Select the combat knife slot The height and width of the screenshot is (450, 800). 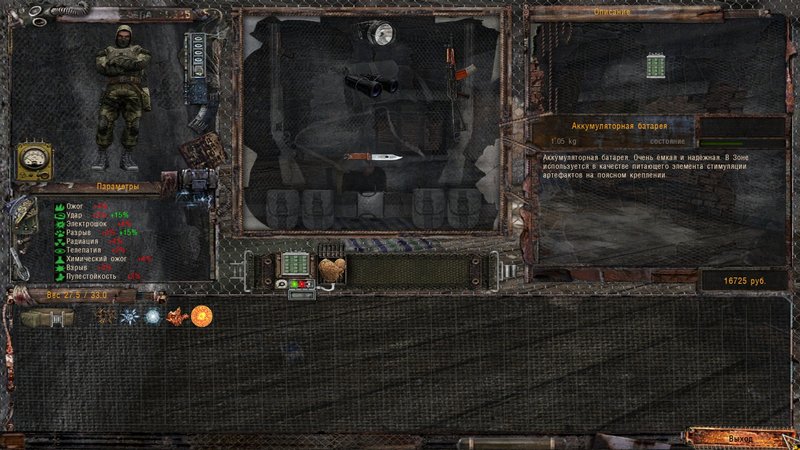[373, 156]
